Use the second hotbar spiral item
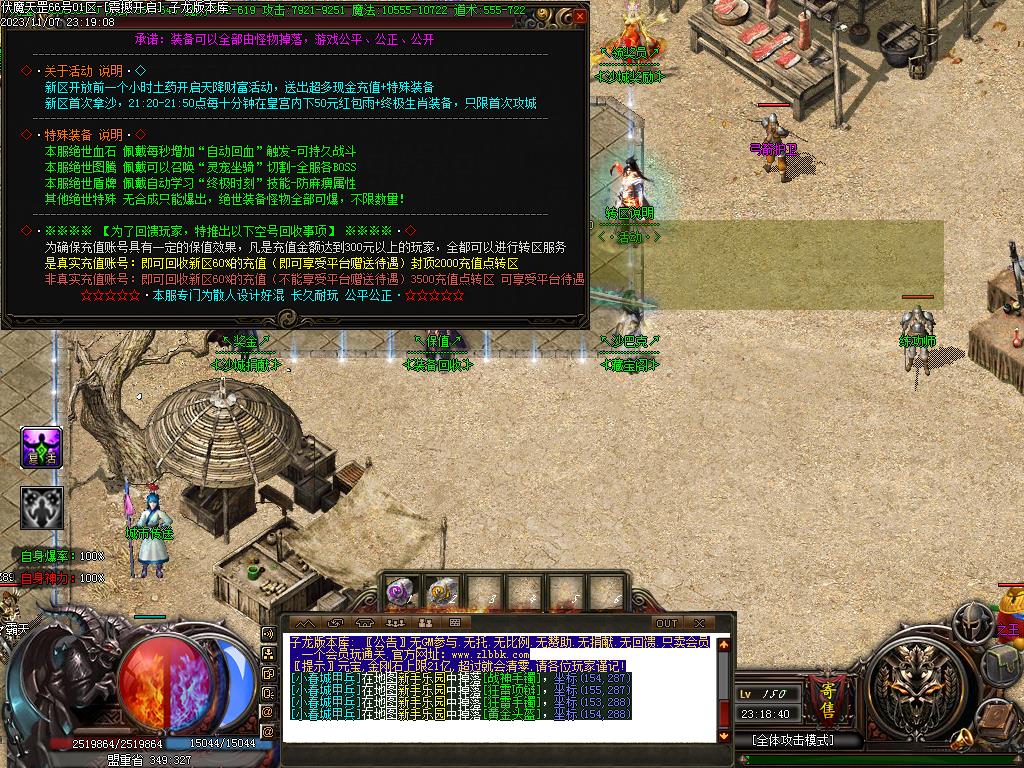 coord(443,592)
